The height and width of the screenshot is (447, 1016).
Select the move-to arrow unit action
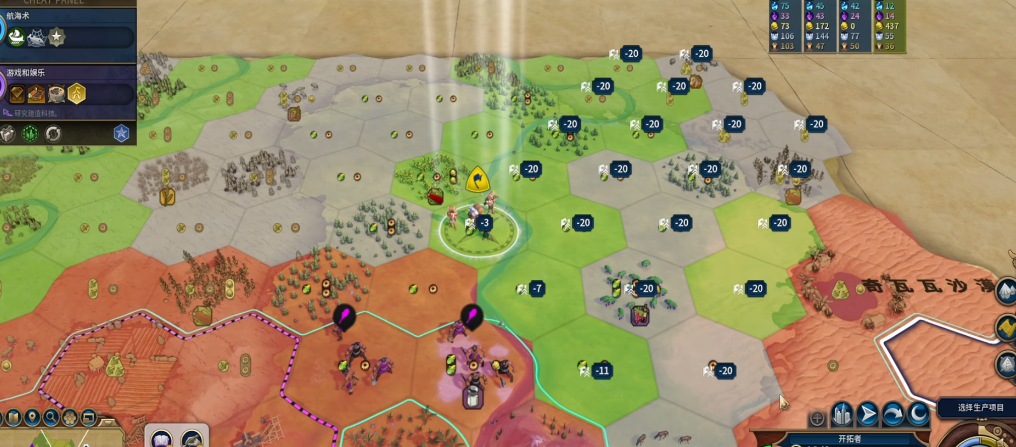pos(867,414)
